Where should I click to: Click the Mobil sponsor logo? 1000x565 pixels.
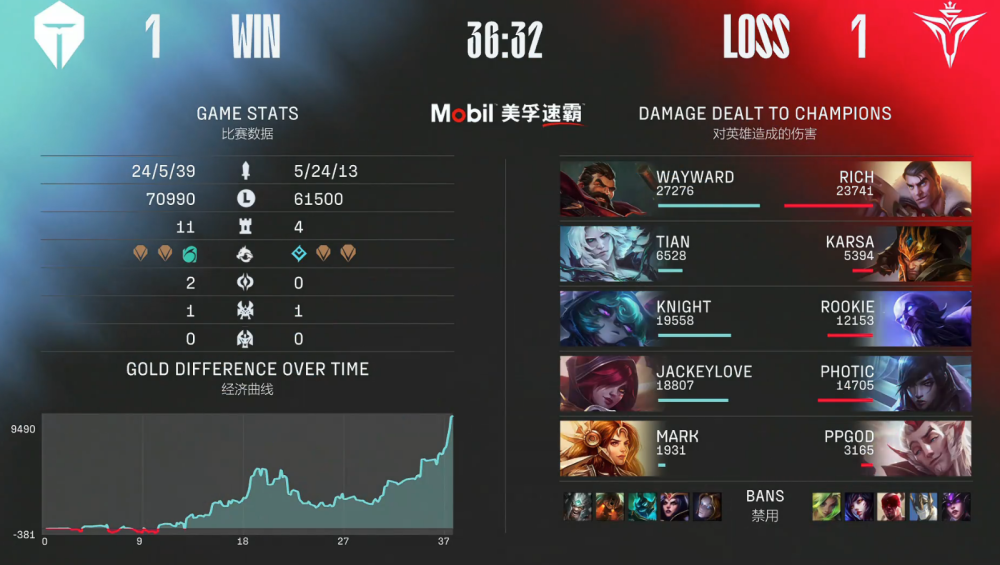(x=508, y=114)
